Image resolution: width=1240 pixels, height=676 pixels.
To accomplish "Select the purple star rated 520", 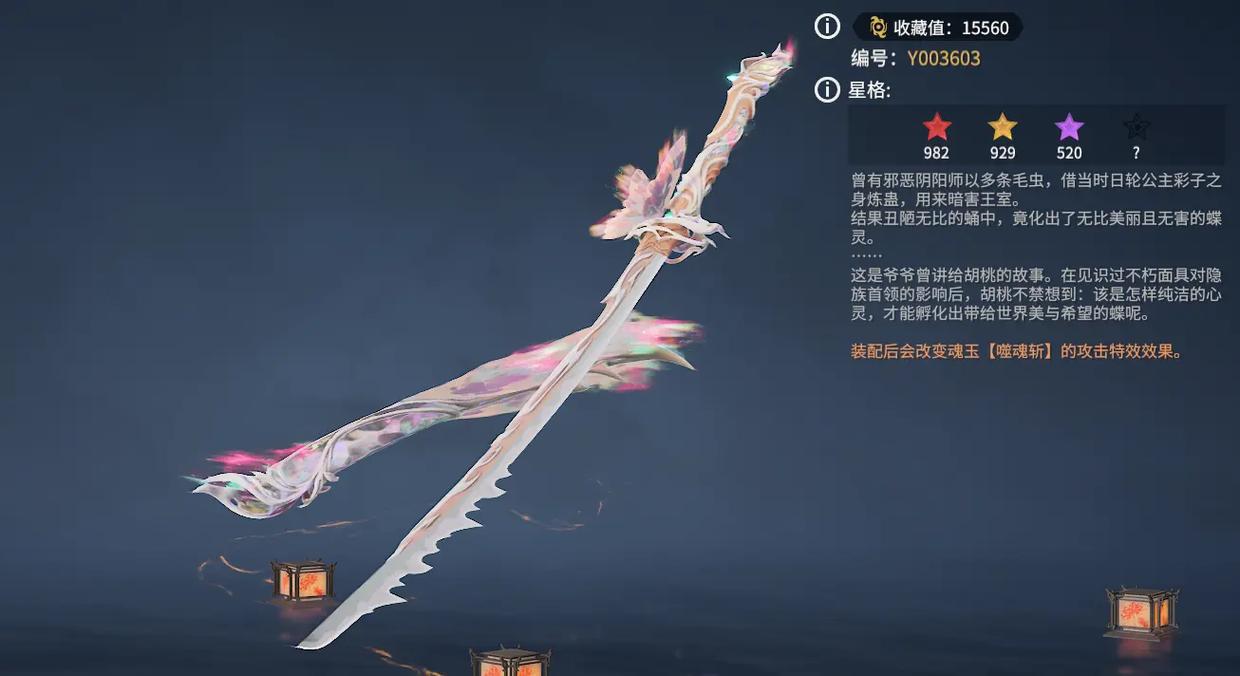I will click(x=1069, y=128).
